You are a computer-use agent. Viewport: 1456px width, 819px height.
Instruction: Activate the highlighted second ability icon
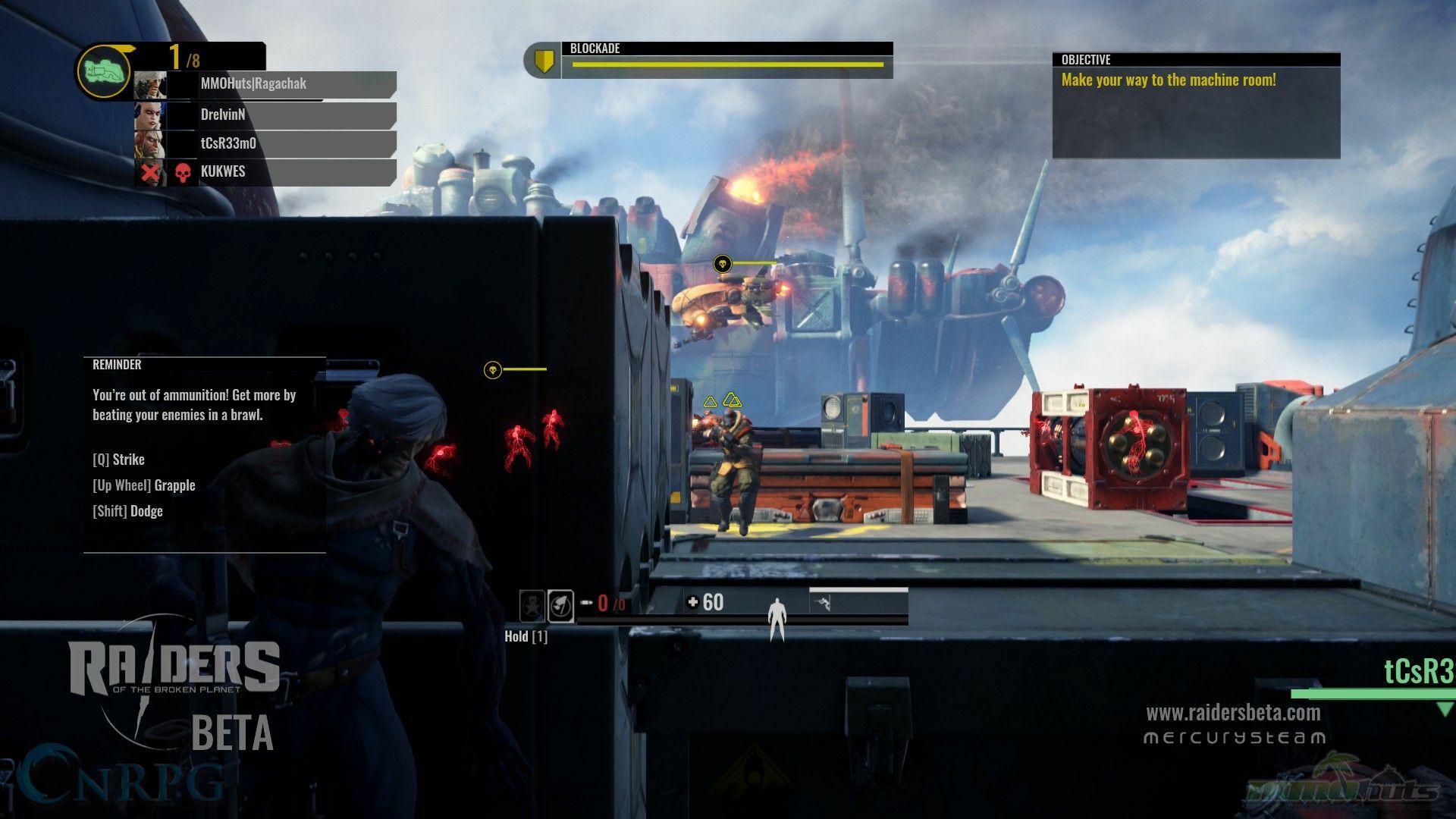click(x=560, y=606)
